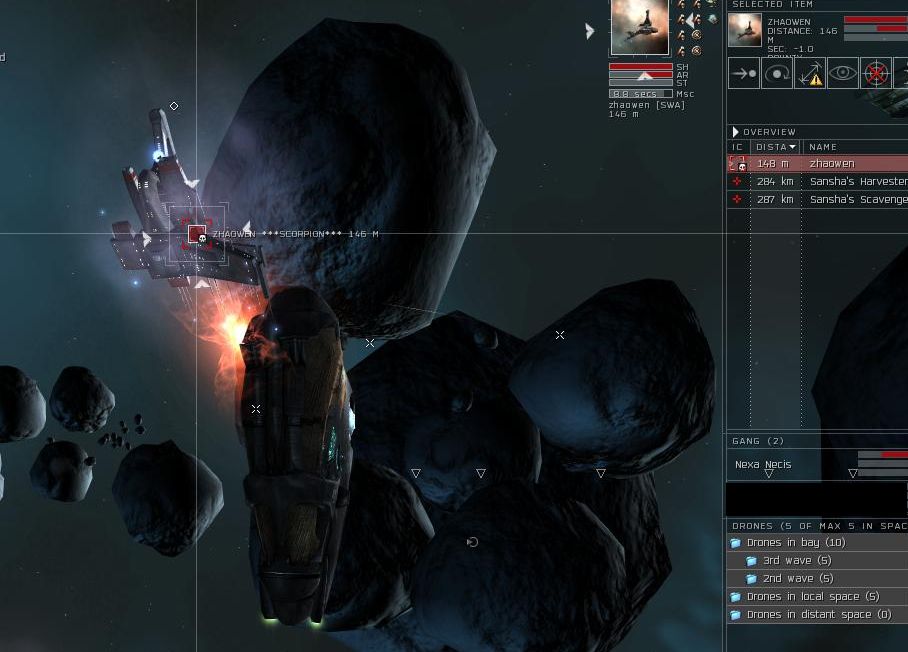This screenshot has height=652, width=908.
Task: Activate the Orbit action button
Action: [777, 74]
